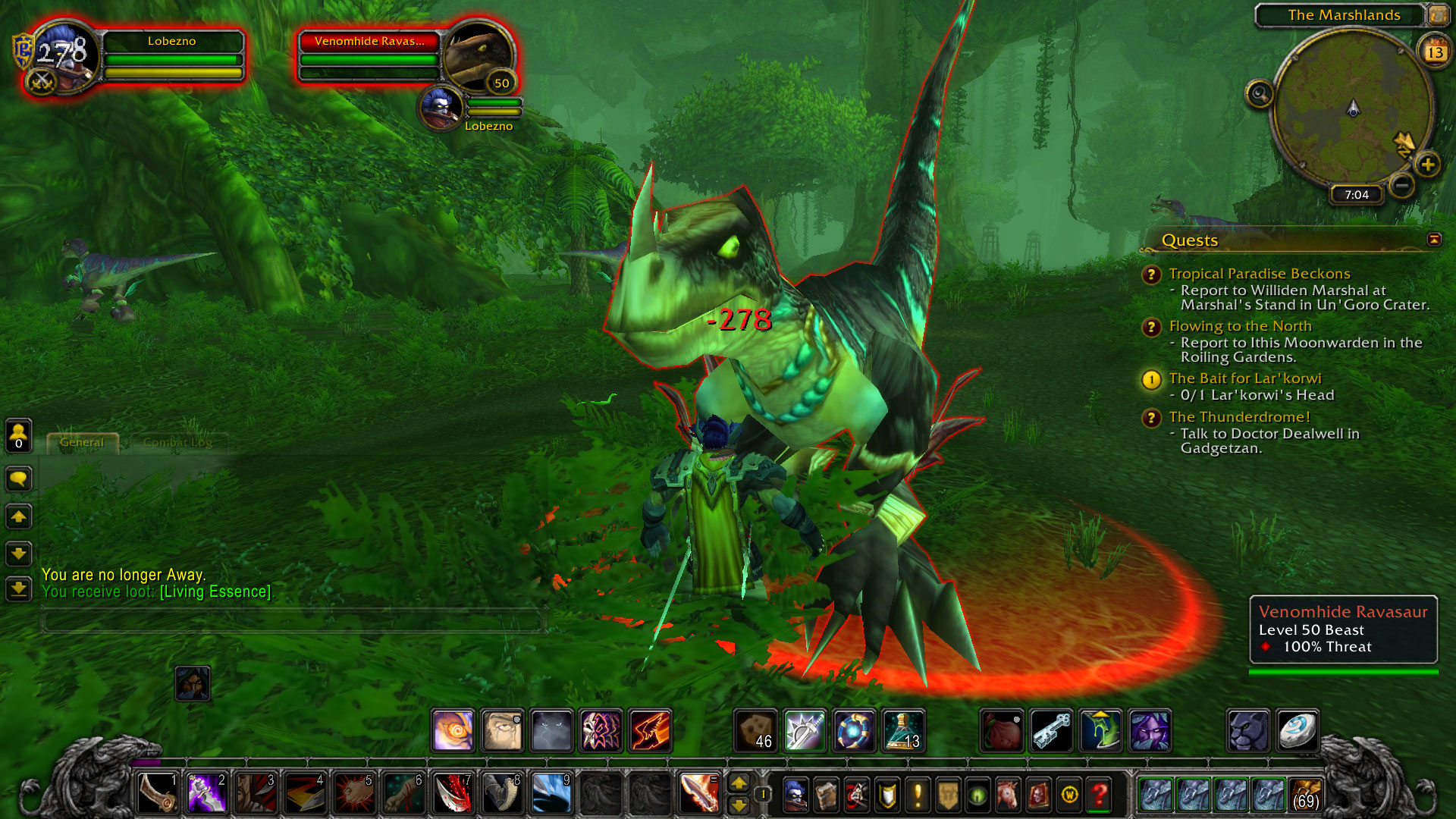Use the cheese food stack of 46

click(x=755, y=731)
